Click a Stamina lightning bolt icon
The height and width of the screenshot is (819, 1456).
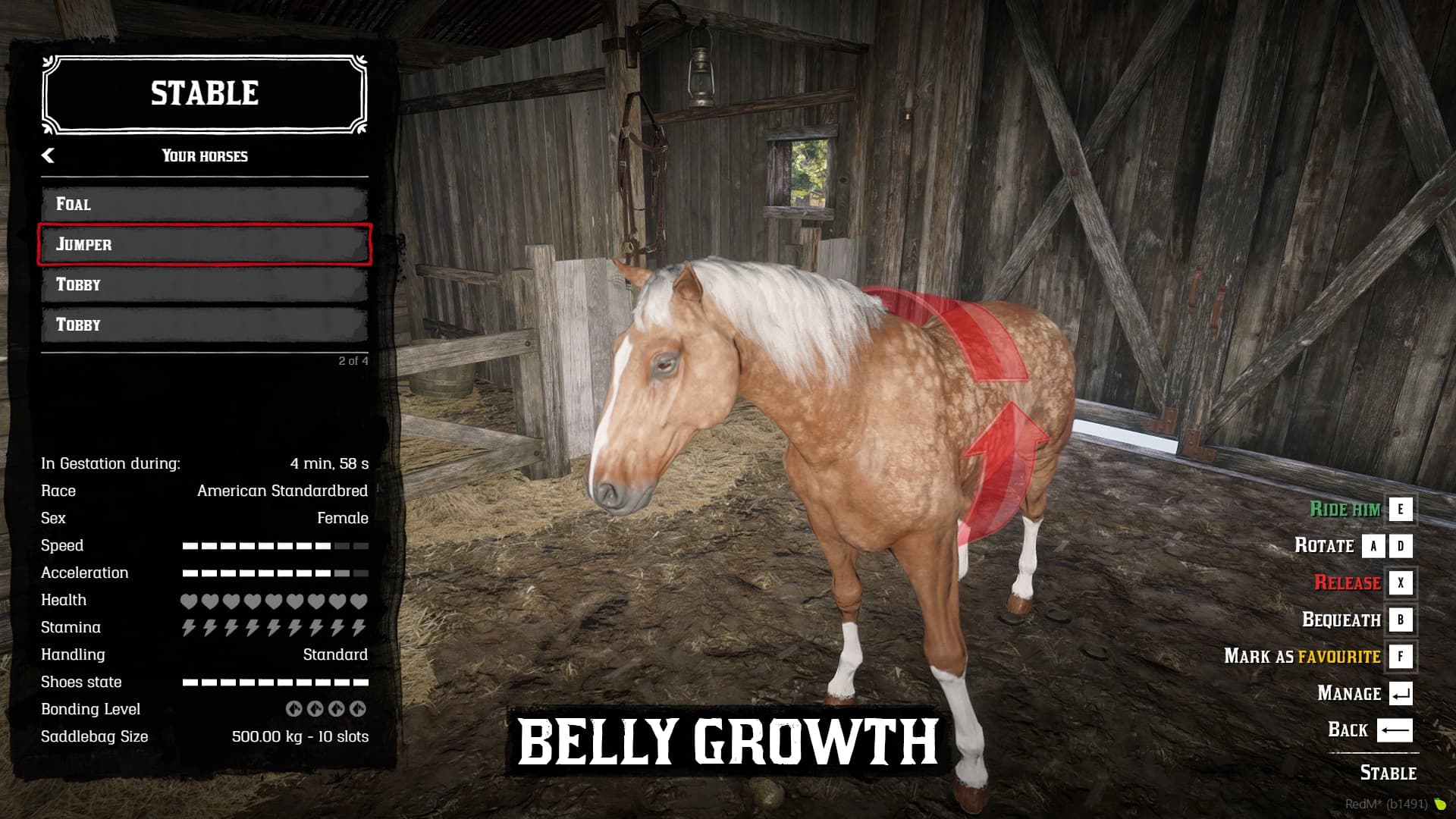click(x=190, y=627)
